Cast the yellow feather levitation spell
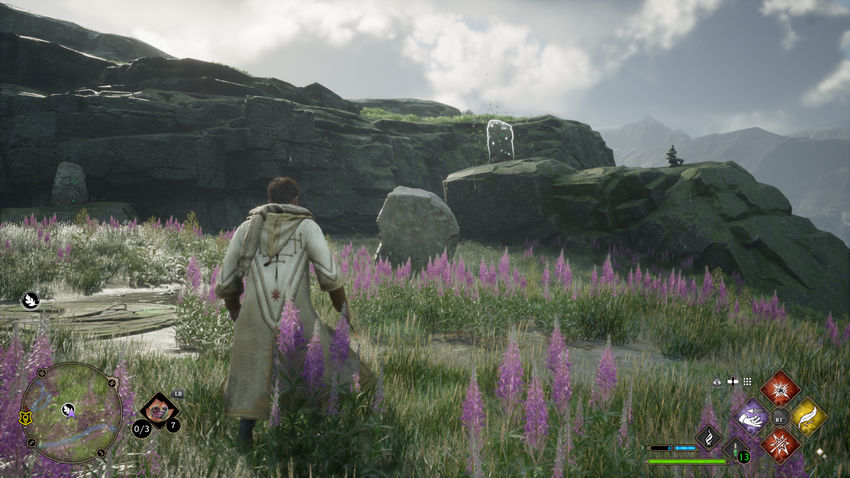Image resolution: width=850 pixels, height=478 pixels. pos(808,417)
